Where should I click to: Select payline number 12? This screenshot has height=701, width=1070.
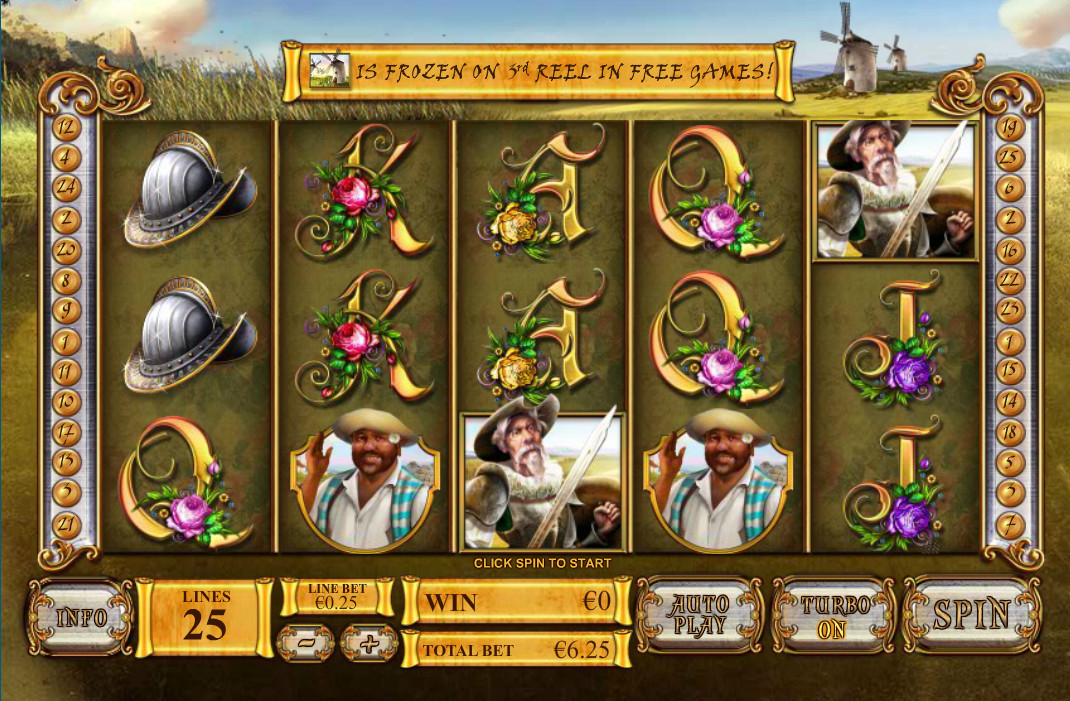pyautogui.click(x=67, y=127)
